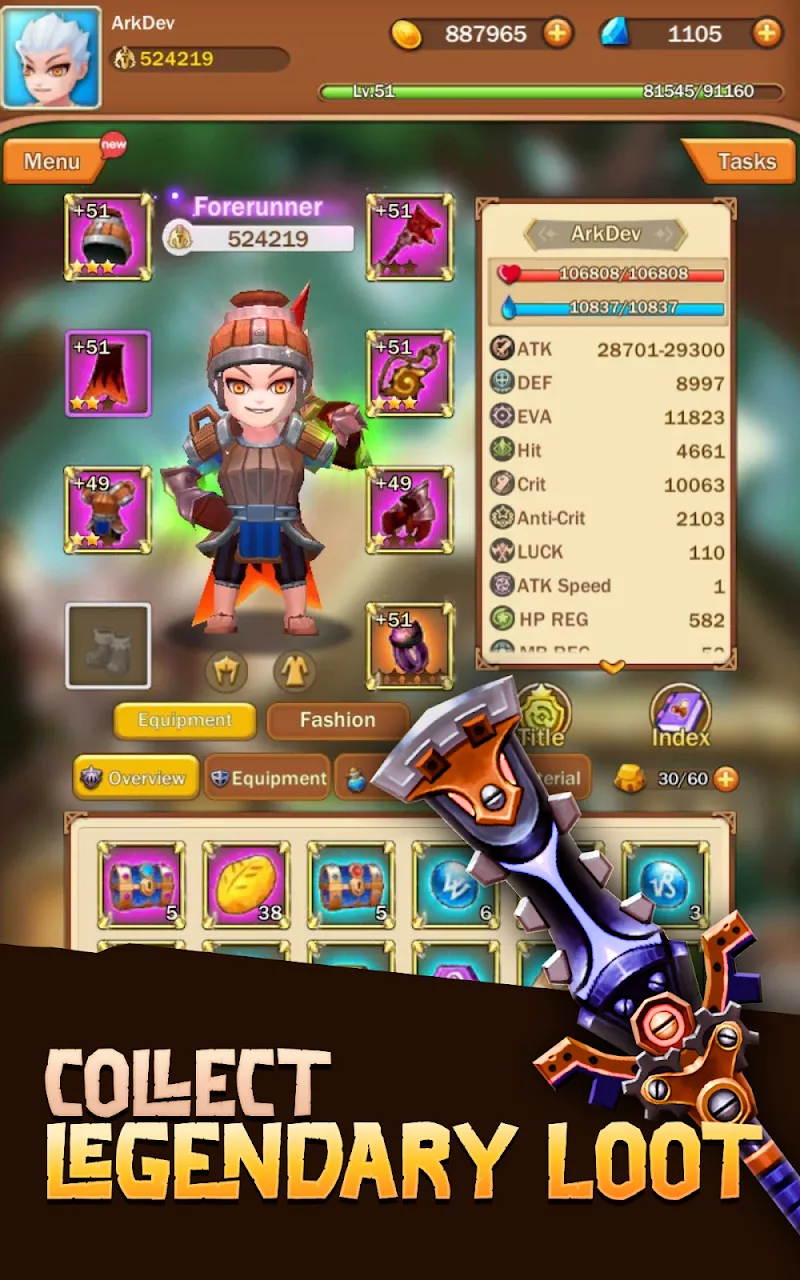Select the gold amulet necklace slot
Screen dimensions: 800x1280
tap(410, 373)
